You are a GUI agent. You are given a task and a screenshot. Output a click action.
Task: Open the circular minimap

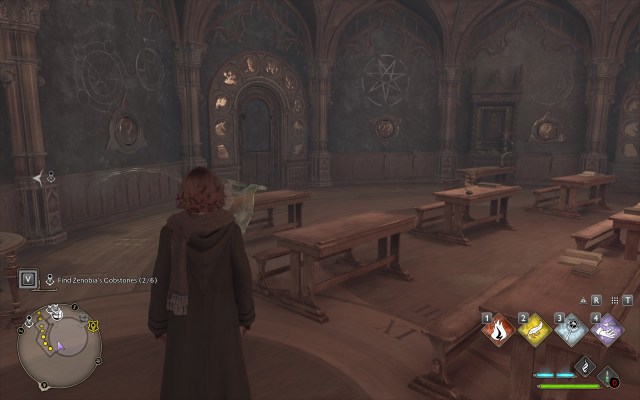click(x=59, y=346)
